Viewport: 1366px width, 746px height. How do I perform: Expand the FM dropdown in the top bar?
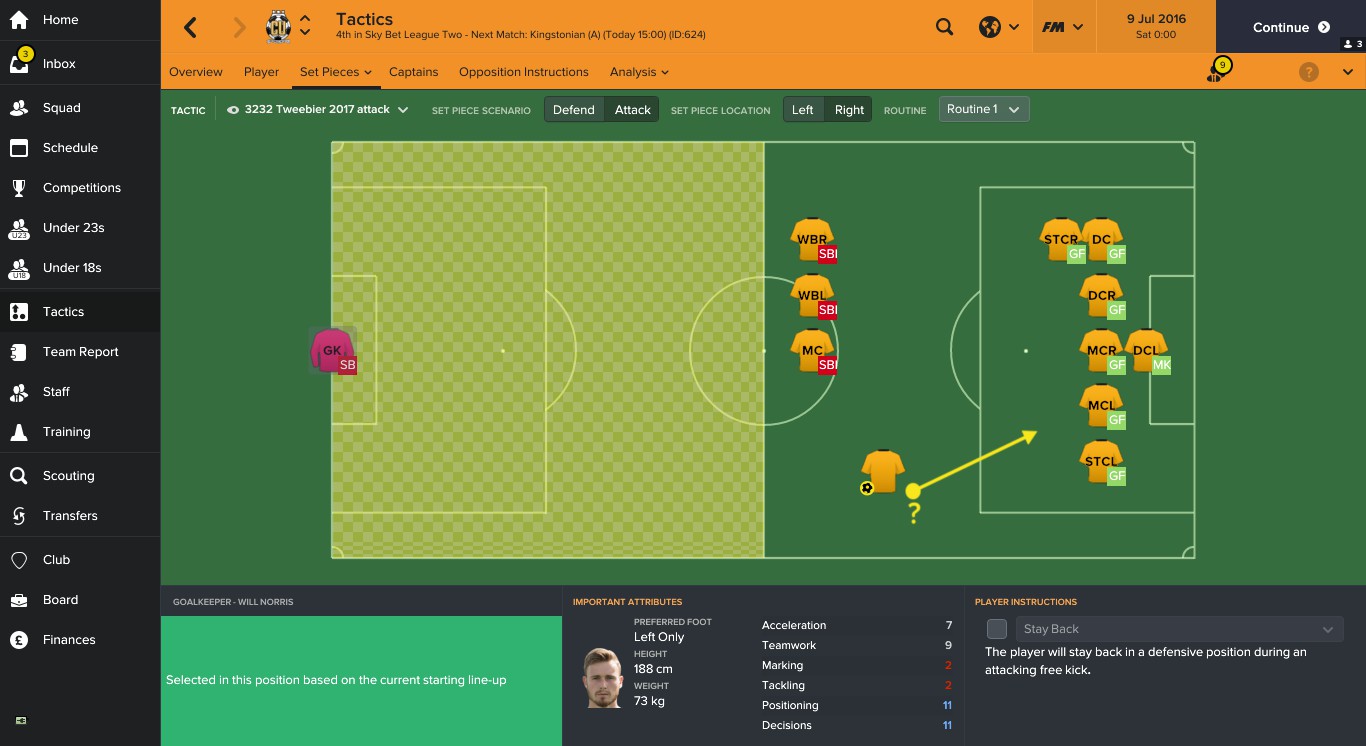pyautogui.click(x=1063, y=27)
